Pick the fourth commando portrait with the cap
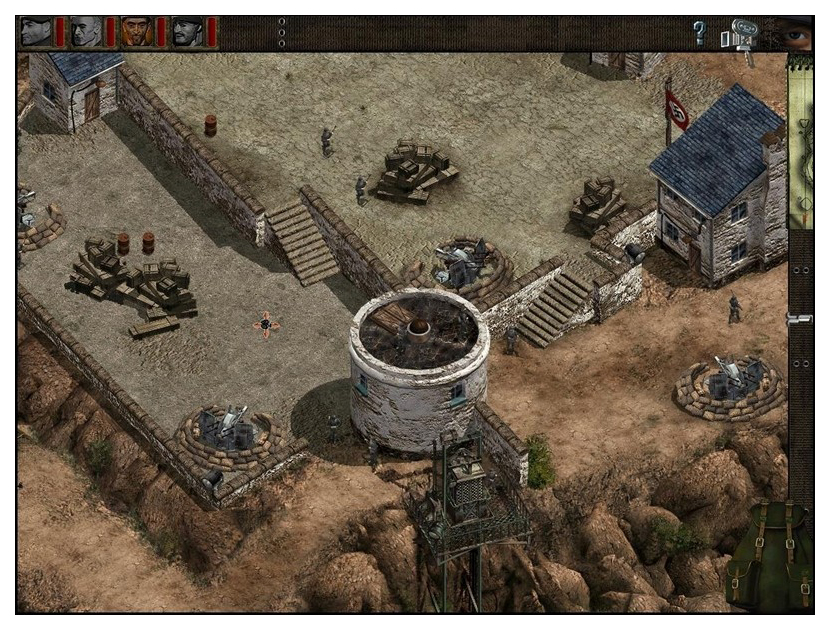830x630 pixels. pyautogui.click(x=187, y=32)
